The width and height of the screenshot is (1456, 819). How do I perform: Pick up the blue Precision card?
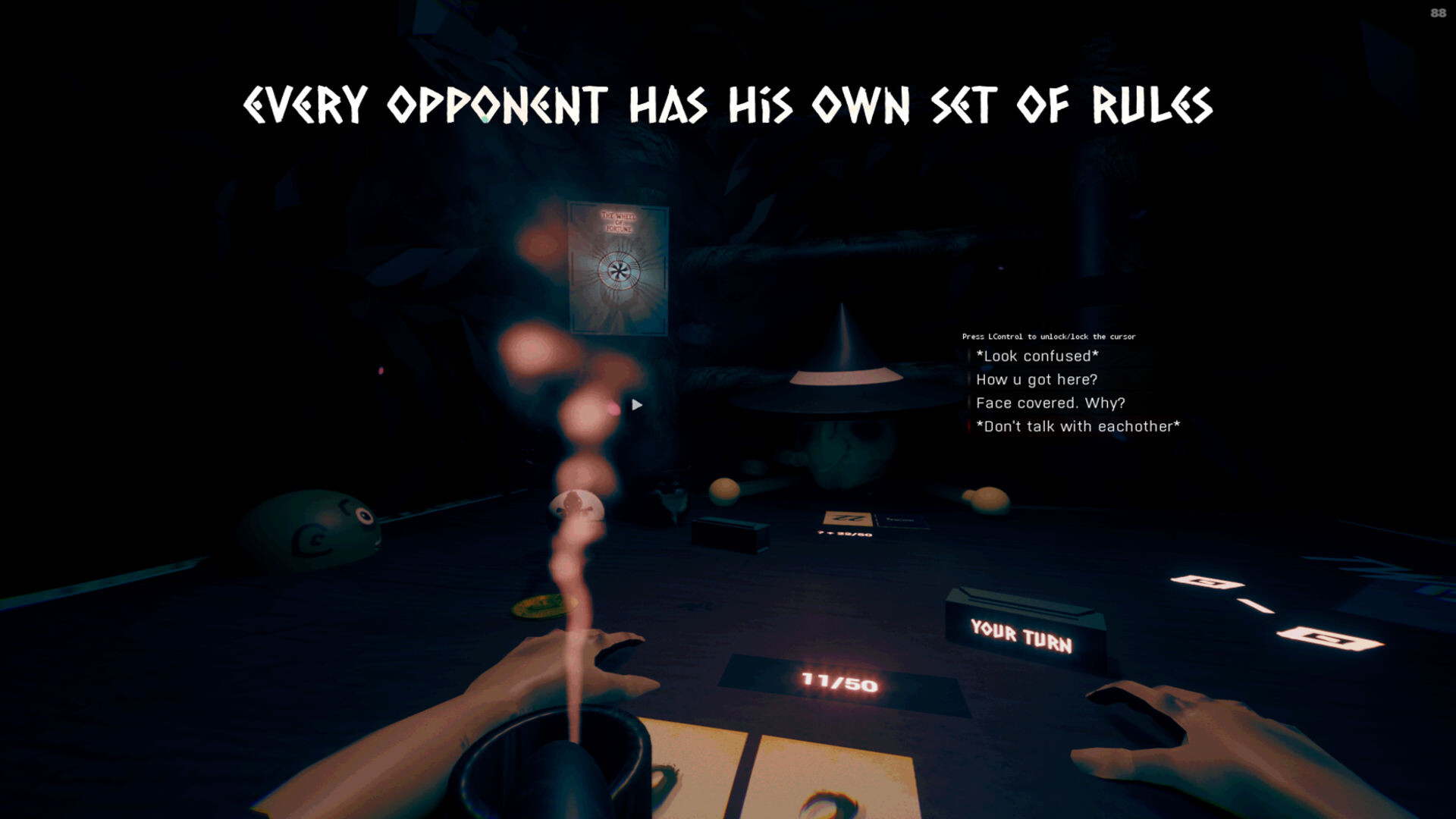click(x=903, y=519)
